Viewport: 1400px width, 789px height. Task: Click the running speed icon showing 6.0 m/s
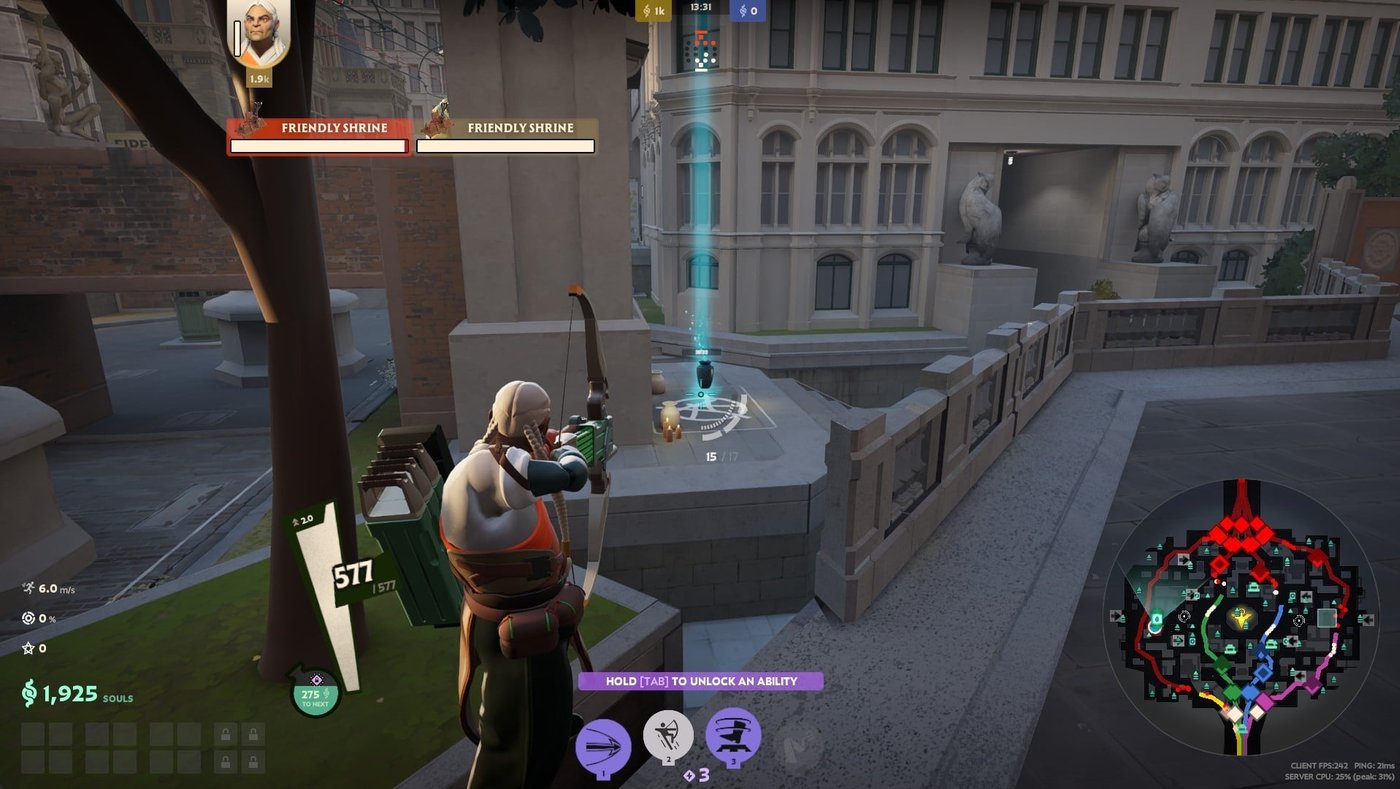(x=28, y=590)
